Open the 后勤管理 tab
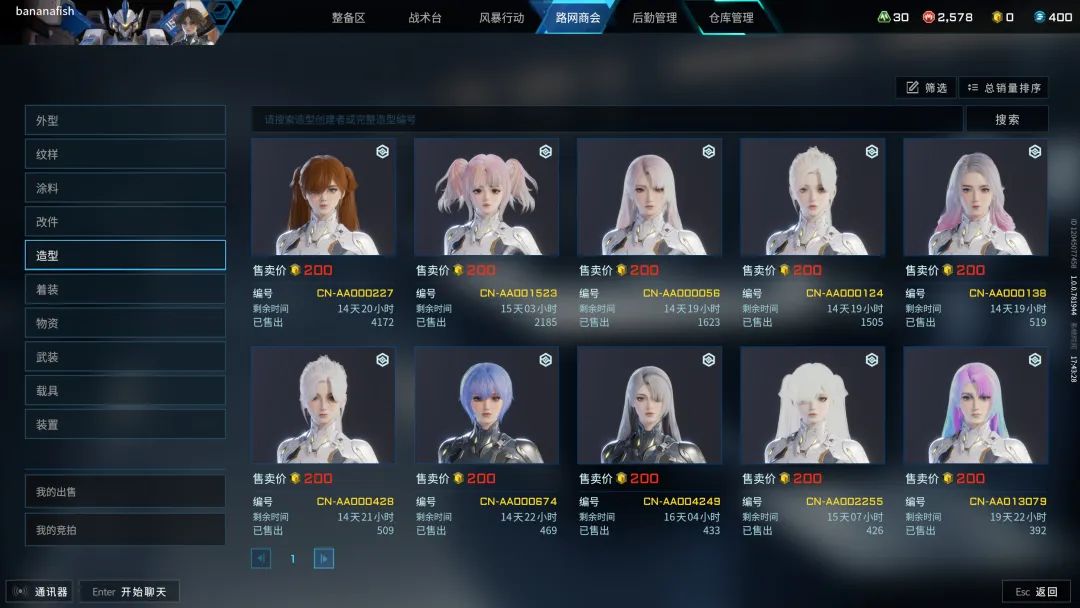 coord(654,18)
